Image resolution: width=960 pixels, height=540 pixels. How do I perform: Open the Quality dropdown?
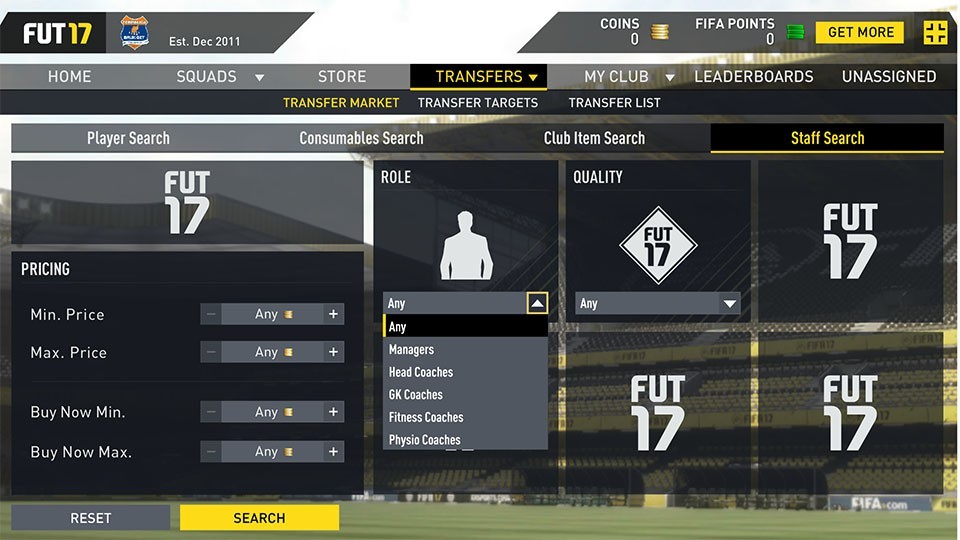pyautogui.click(x=658, y=304)
